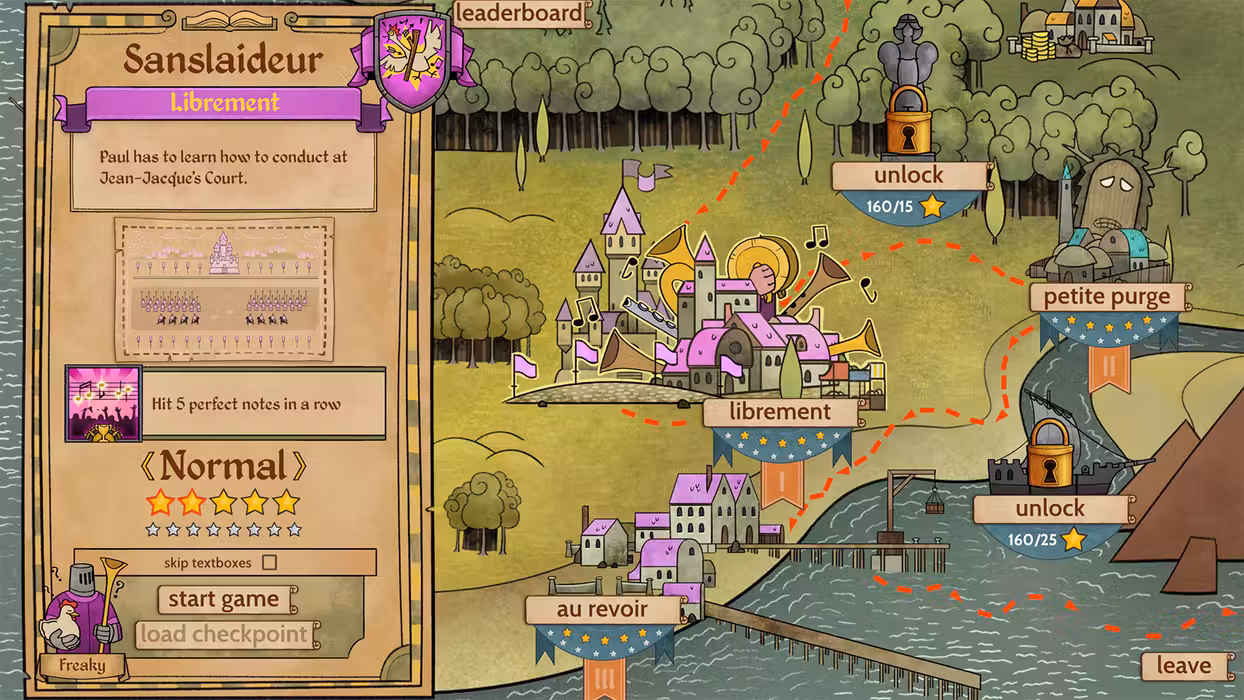
Task: Switch to previous difficulty with left arrow
Action: tap(148, 466)
